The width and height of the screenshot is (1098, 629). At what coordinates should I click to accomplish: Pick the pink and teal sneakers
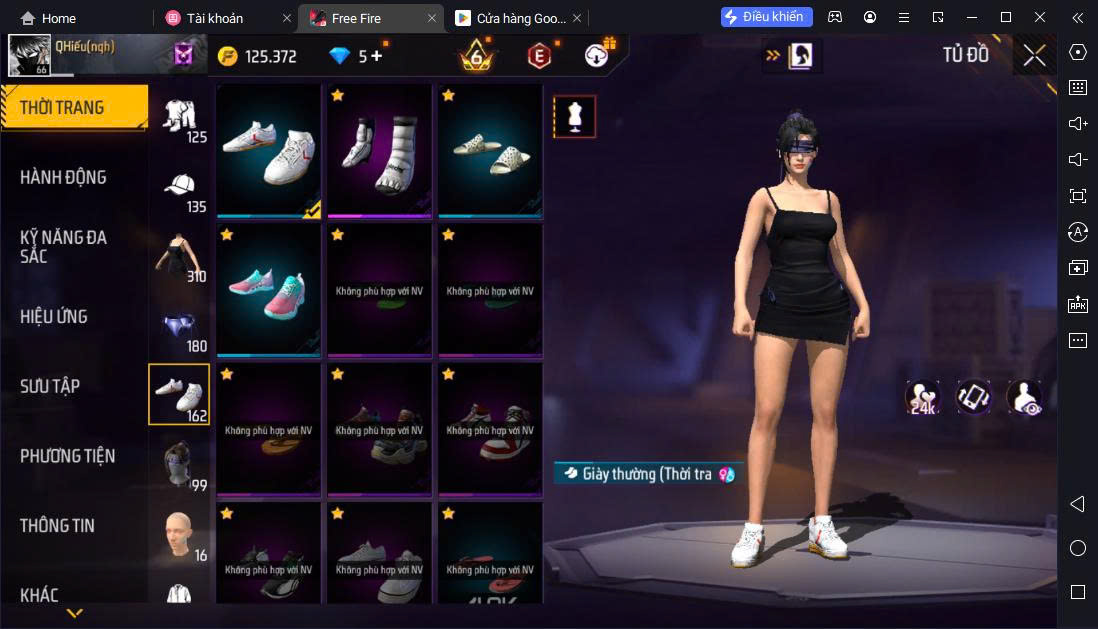pyautogui.click(x=268, y=290)
